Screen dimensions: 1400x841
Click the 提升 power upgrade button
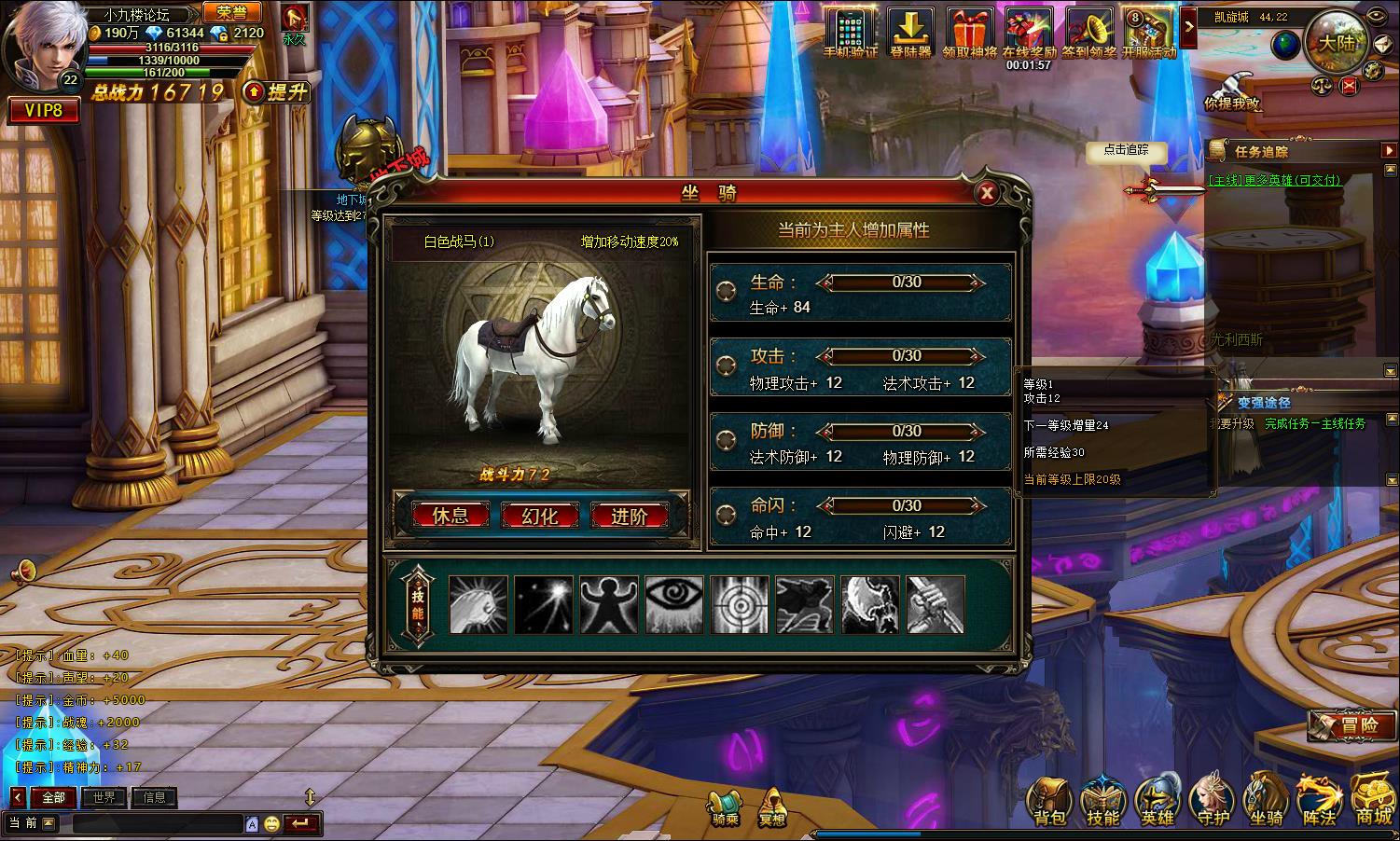tap(276, 91)
